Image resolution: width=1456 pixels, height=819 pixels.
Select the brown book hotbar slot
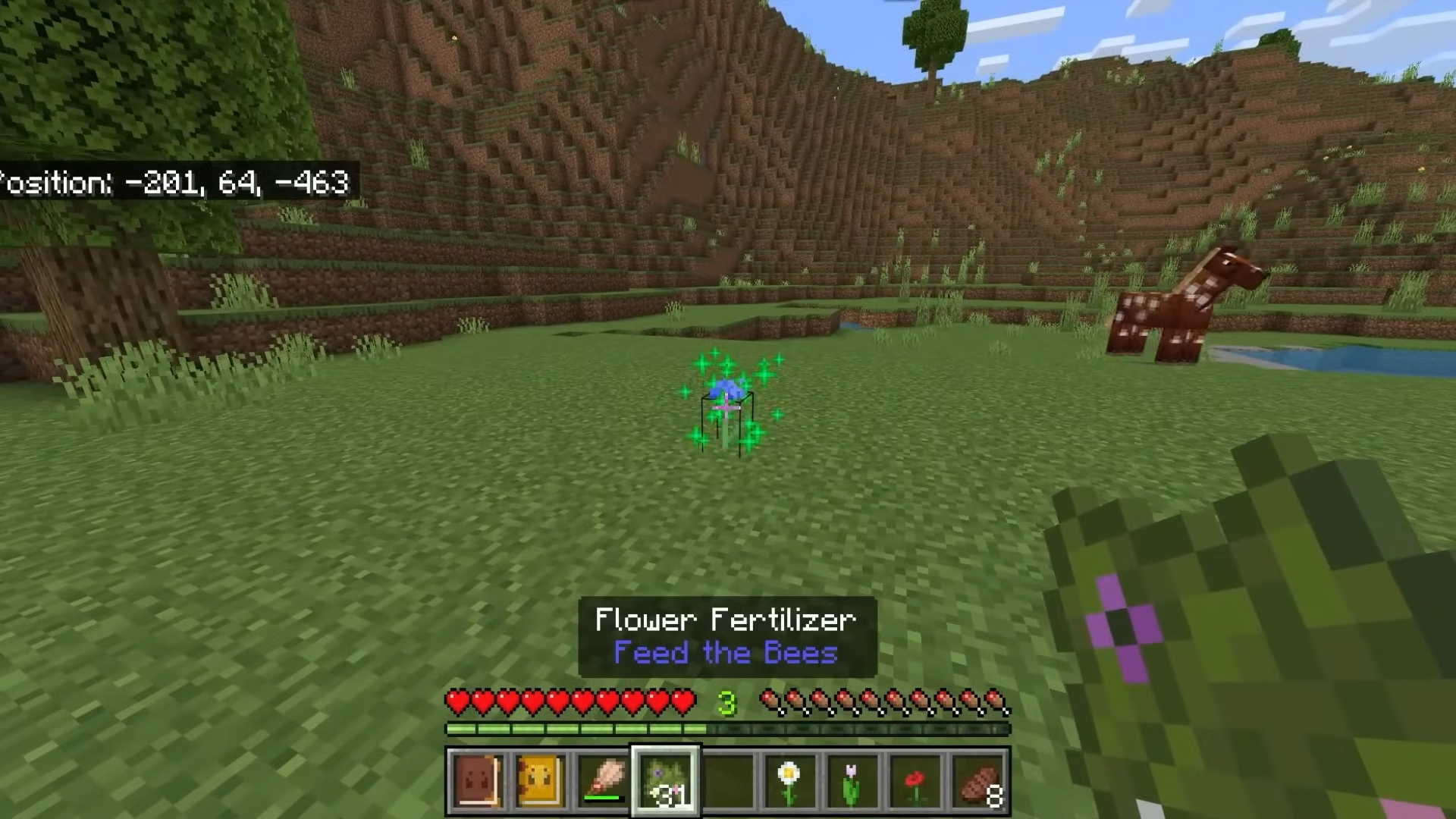click(476, 781)
